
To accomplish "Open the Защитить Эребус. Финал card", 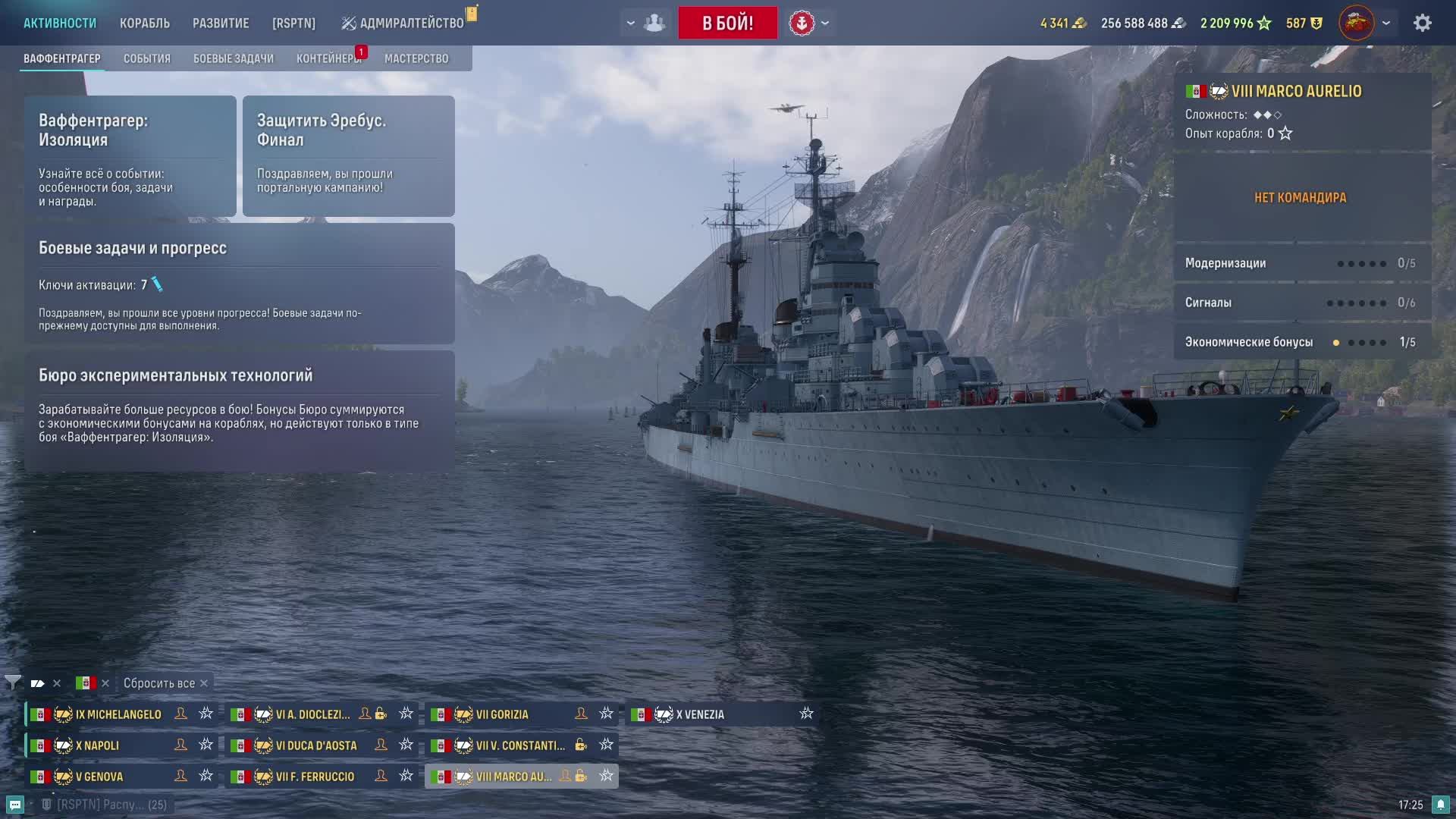I will (348, 156).
